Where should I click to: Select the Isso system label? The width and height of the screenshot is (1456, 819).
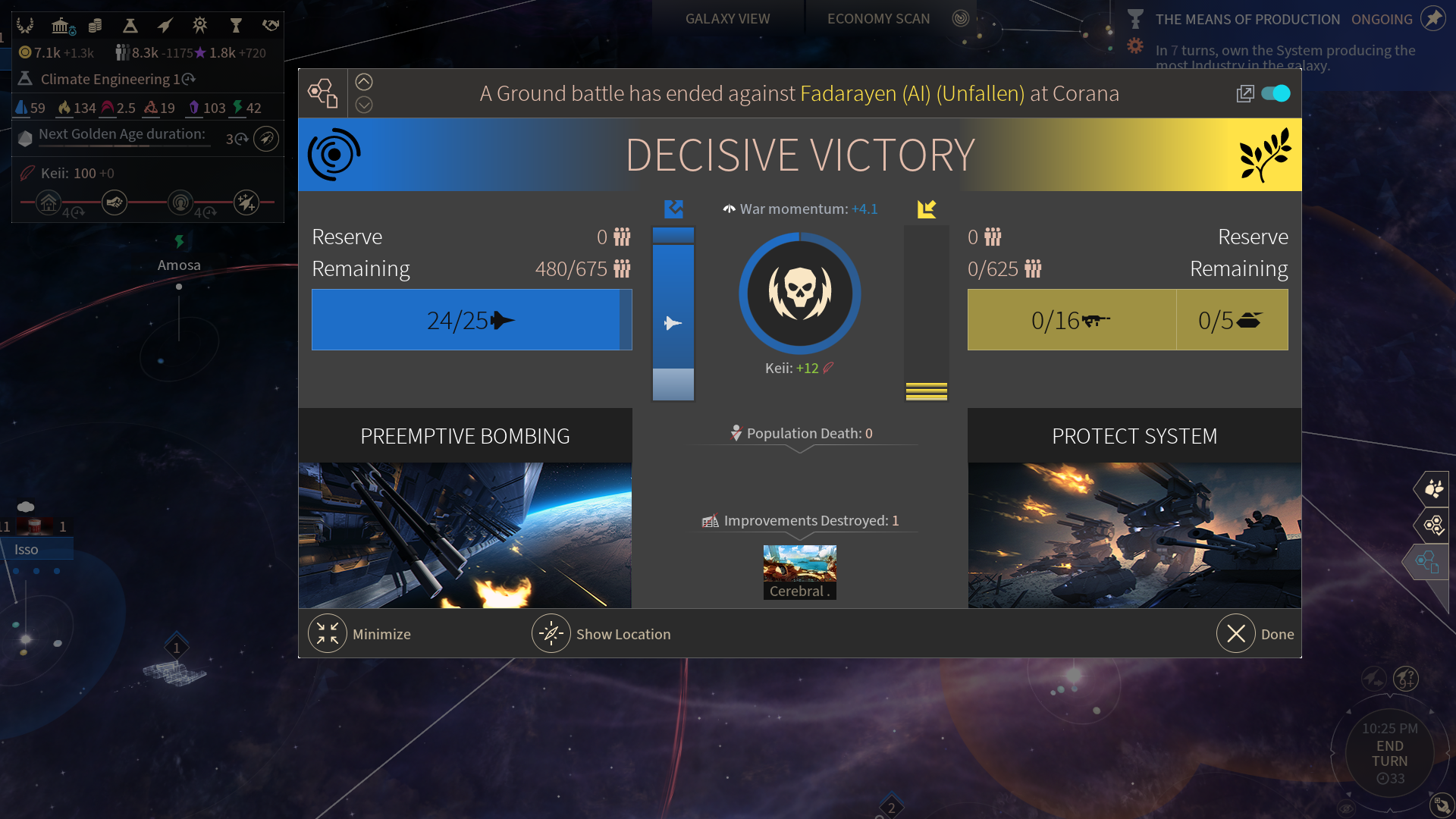tap(27, 549)
